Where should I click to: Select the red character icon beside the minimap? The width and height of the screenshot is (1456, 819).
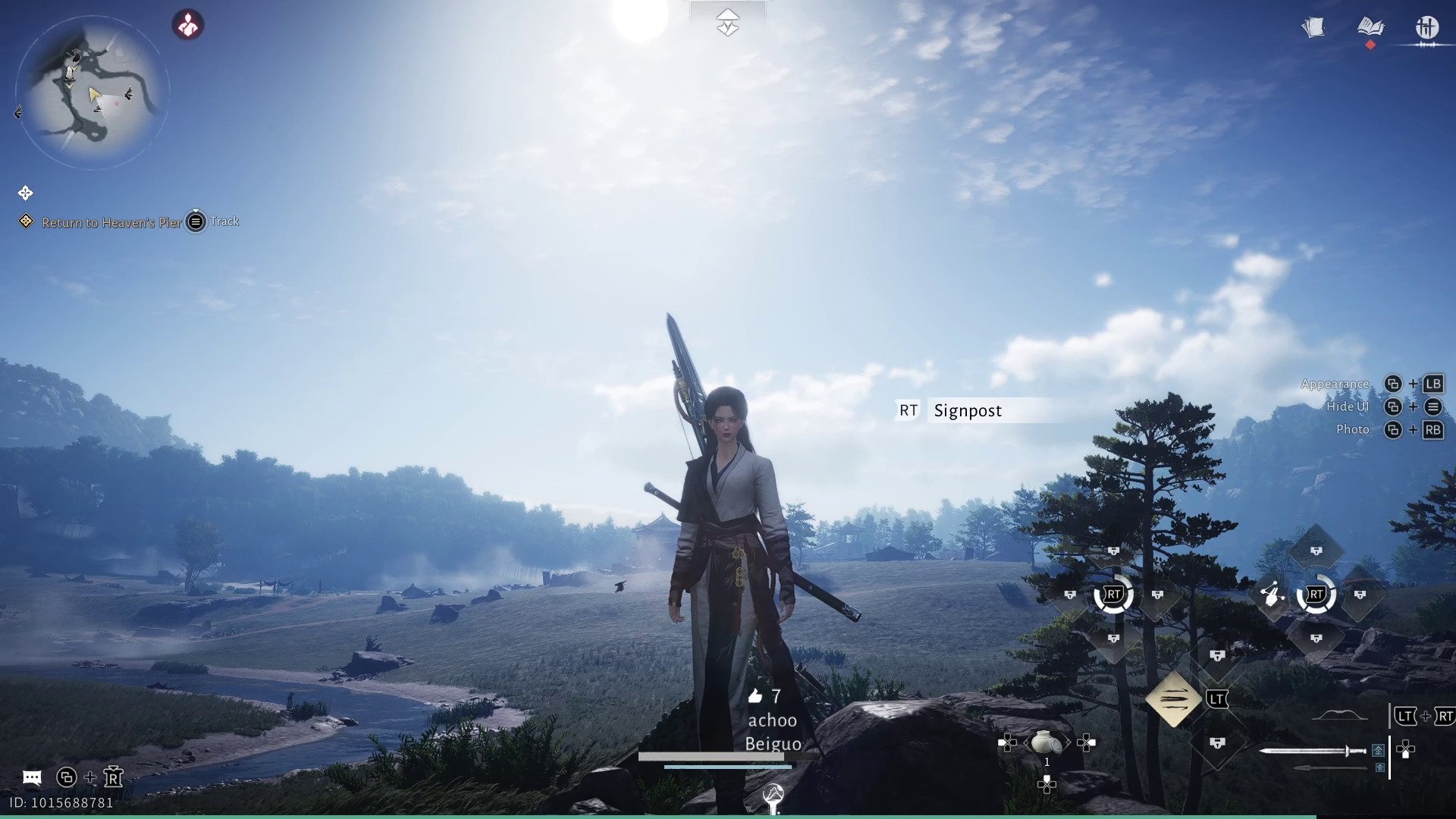point(188,25)
